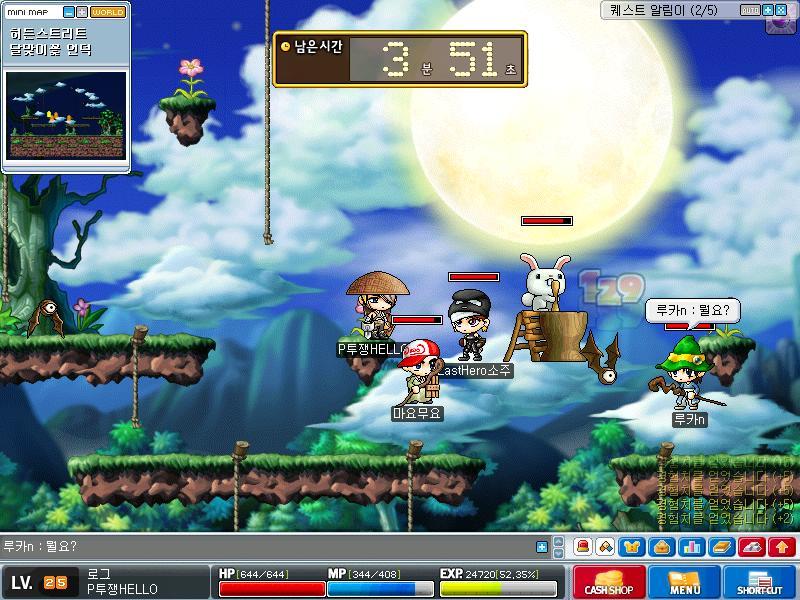The width and height of the screenshot is (800, 600).
Task: Open the diamond shapes icon
Action: point(606,547)
